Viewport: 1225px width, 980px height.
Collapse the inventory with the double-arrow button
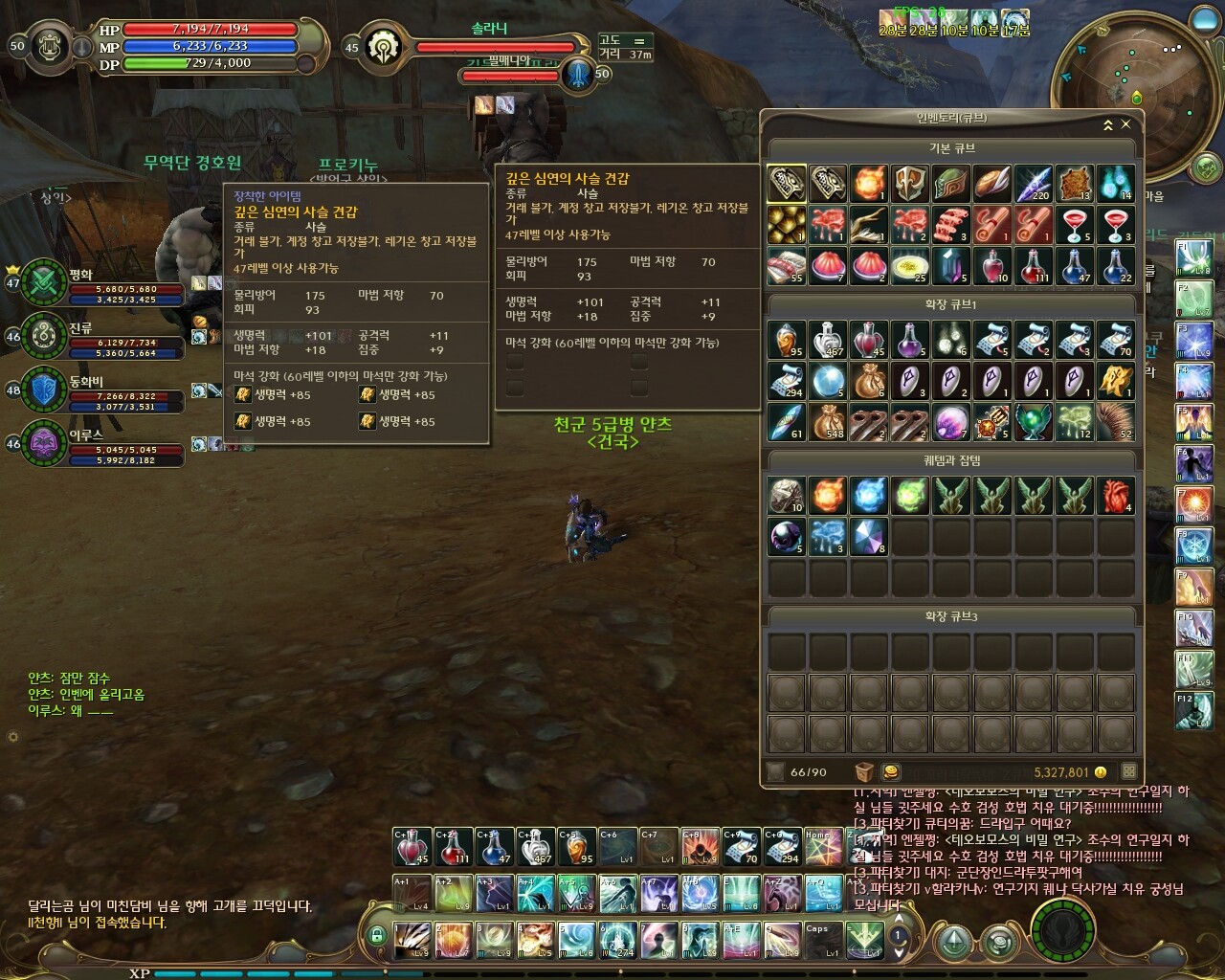1108,124
